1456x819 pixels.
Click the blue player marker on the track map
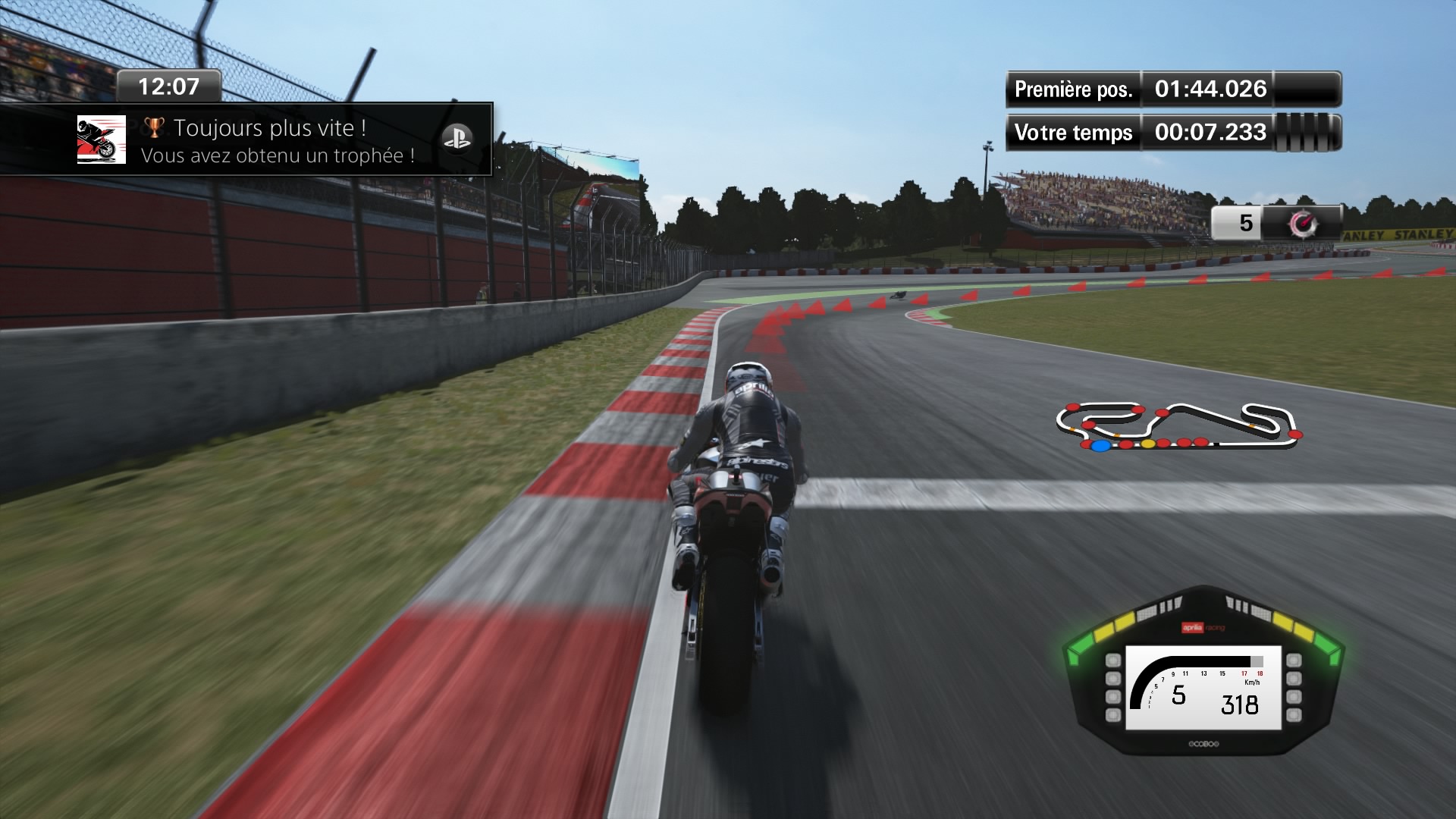1100,445
